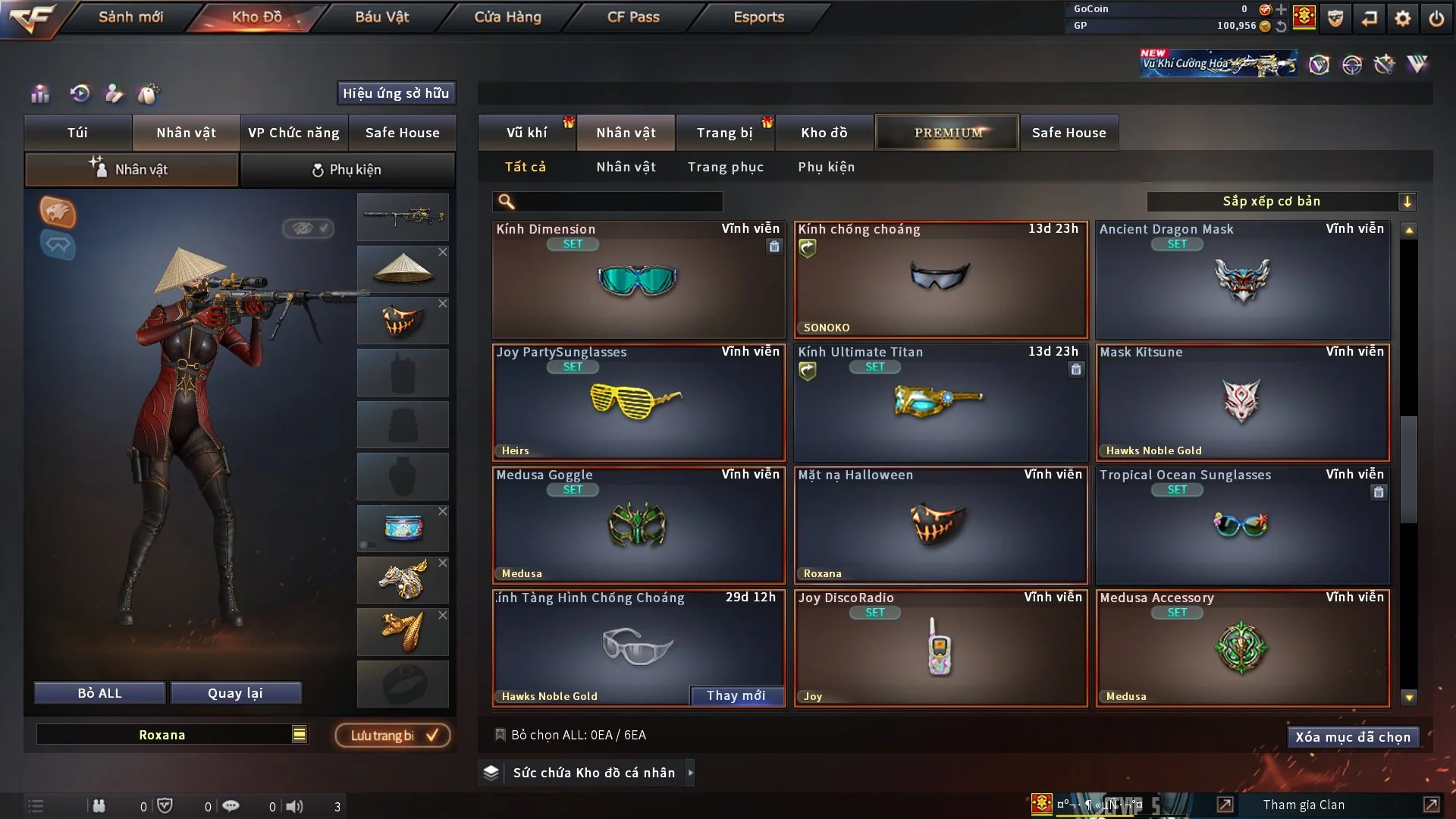Select the Kính Dimension item

pyautogui.click(x=638, y=279)
